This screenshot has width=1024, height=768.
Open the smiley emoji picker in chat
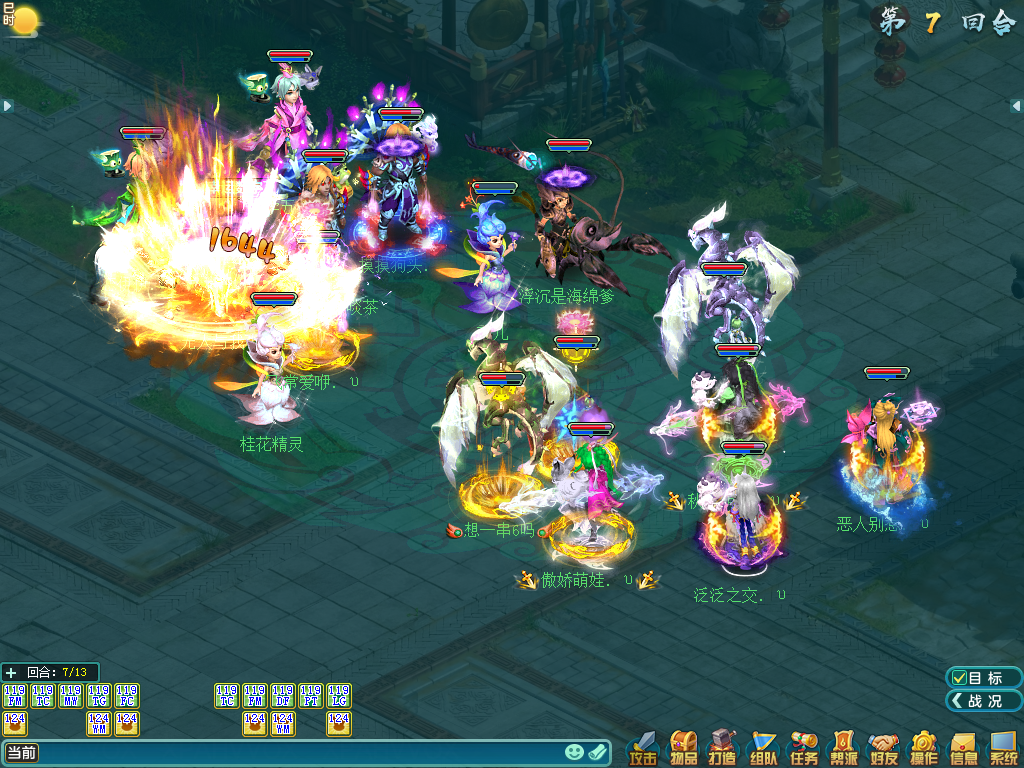point(574,752)
